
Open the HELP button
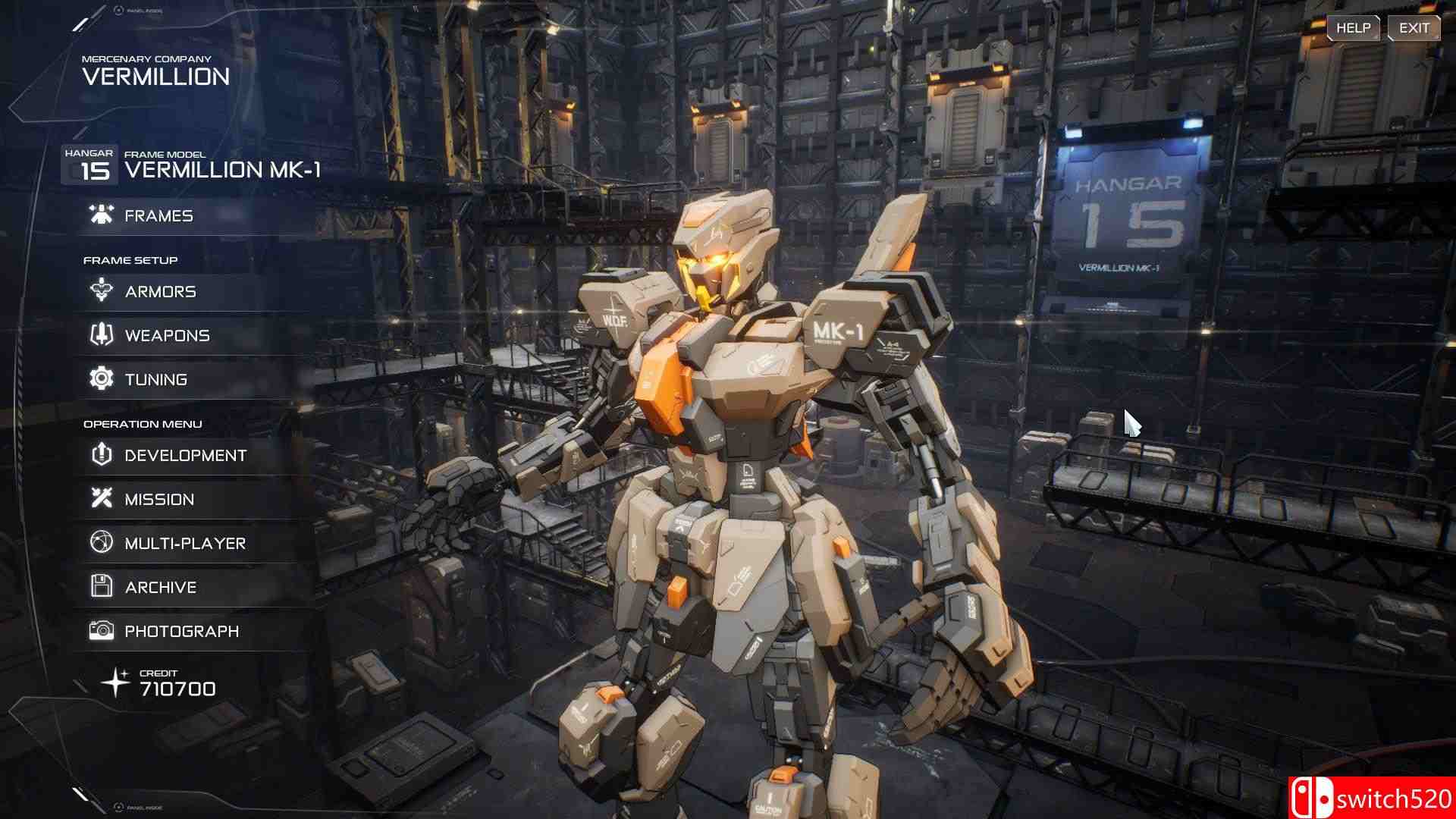[1354, 28]
